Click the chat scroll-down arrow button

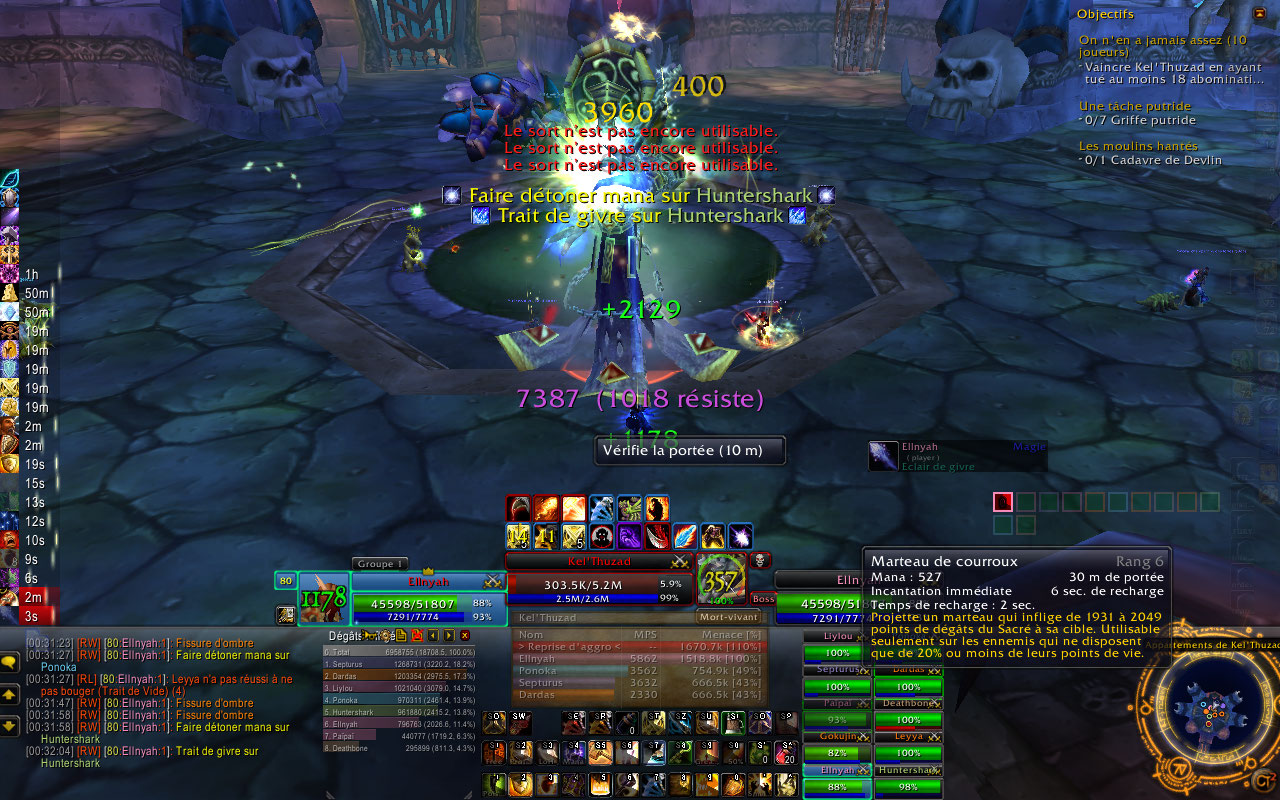9,725
